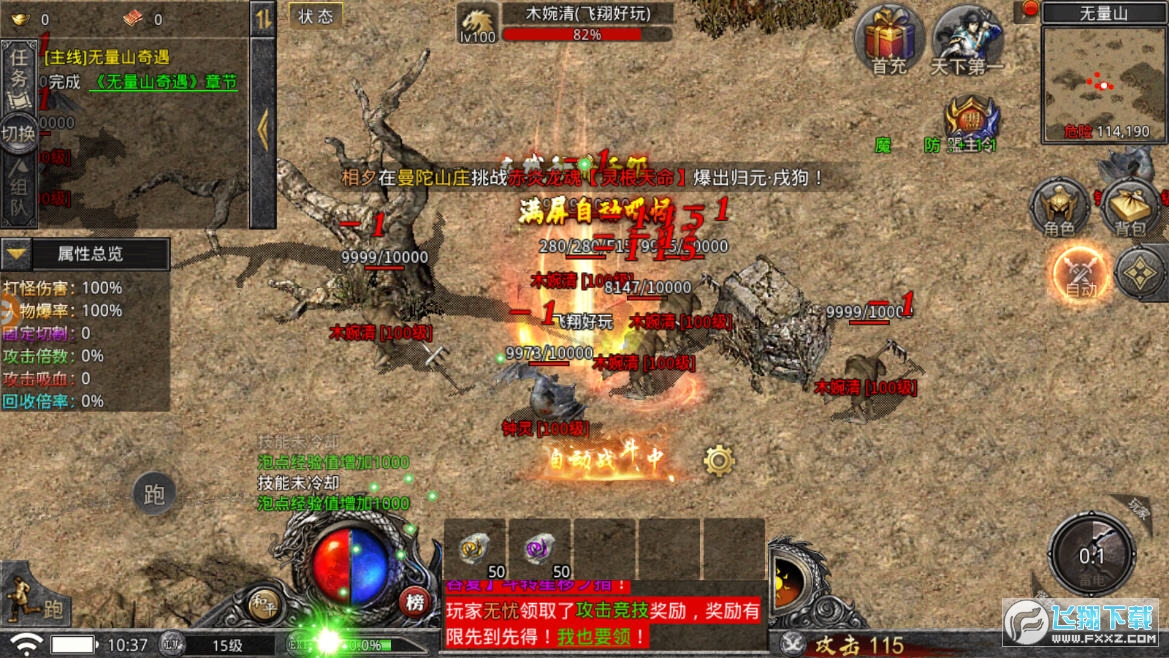Image resolution: width=1169 pixels, height=658 pixels.
Task: Use the yellow swirl item slot
Action: click(475, 549)
